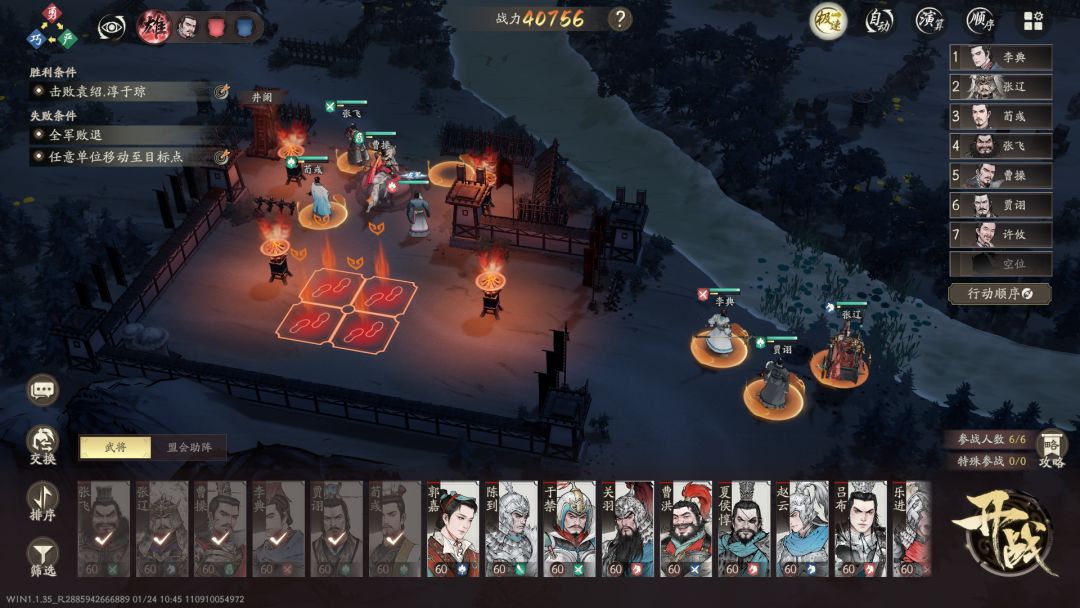This screenshot has height=608, width=1080.
Task: Show help for the 战力 combat power
Action: point(621,18)
